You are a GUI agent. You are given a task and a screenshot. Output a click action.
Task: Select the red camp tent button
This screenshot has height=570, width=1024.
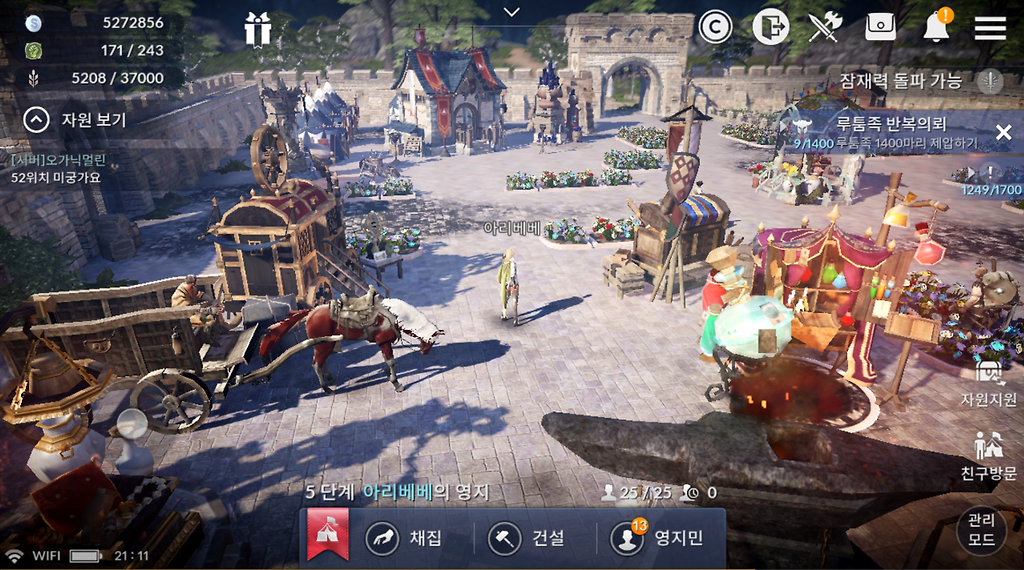(327, 538)
